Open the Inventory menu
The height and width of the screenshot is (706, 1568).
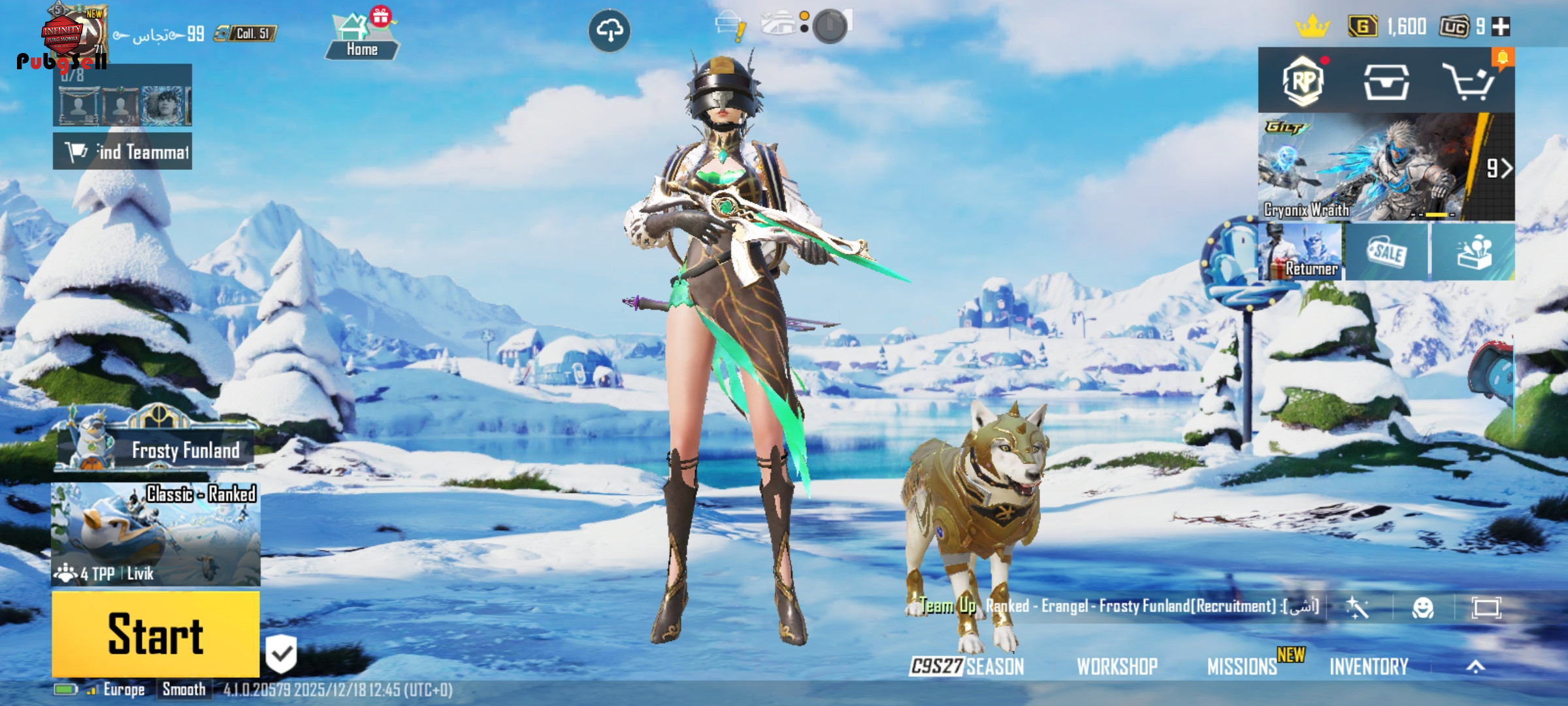coord(1369,666)
